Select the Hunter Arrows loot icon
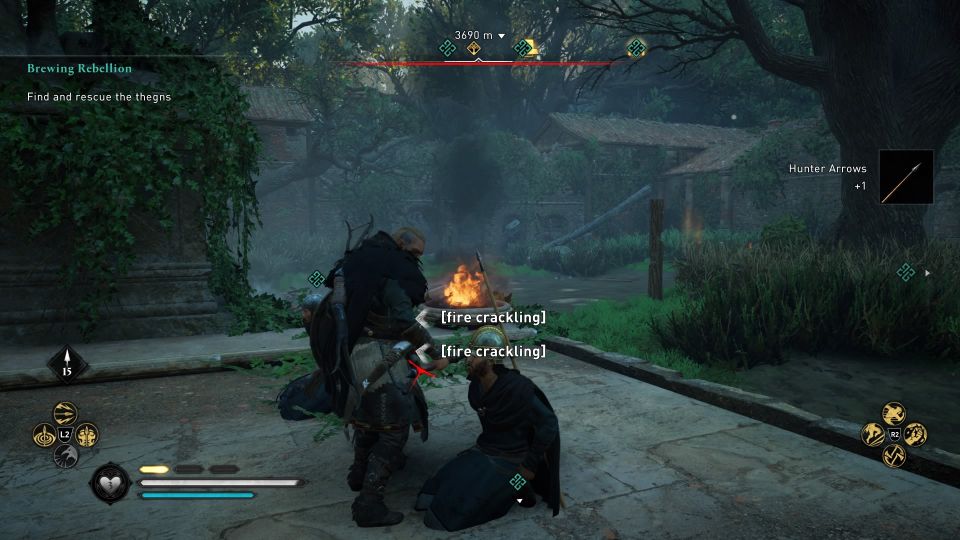The height and width of the screenshot is (540, 960). coord(906,177)
